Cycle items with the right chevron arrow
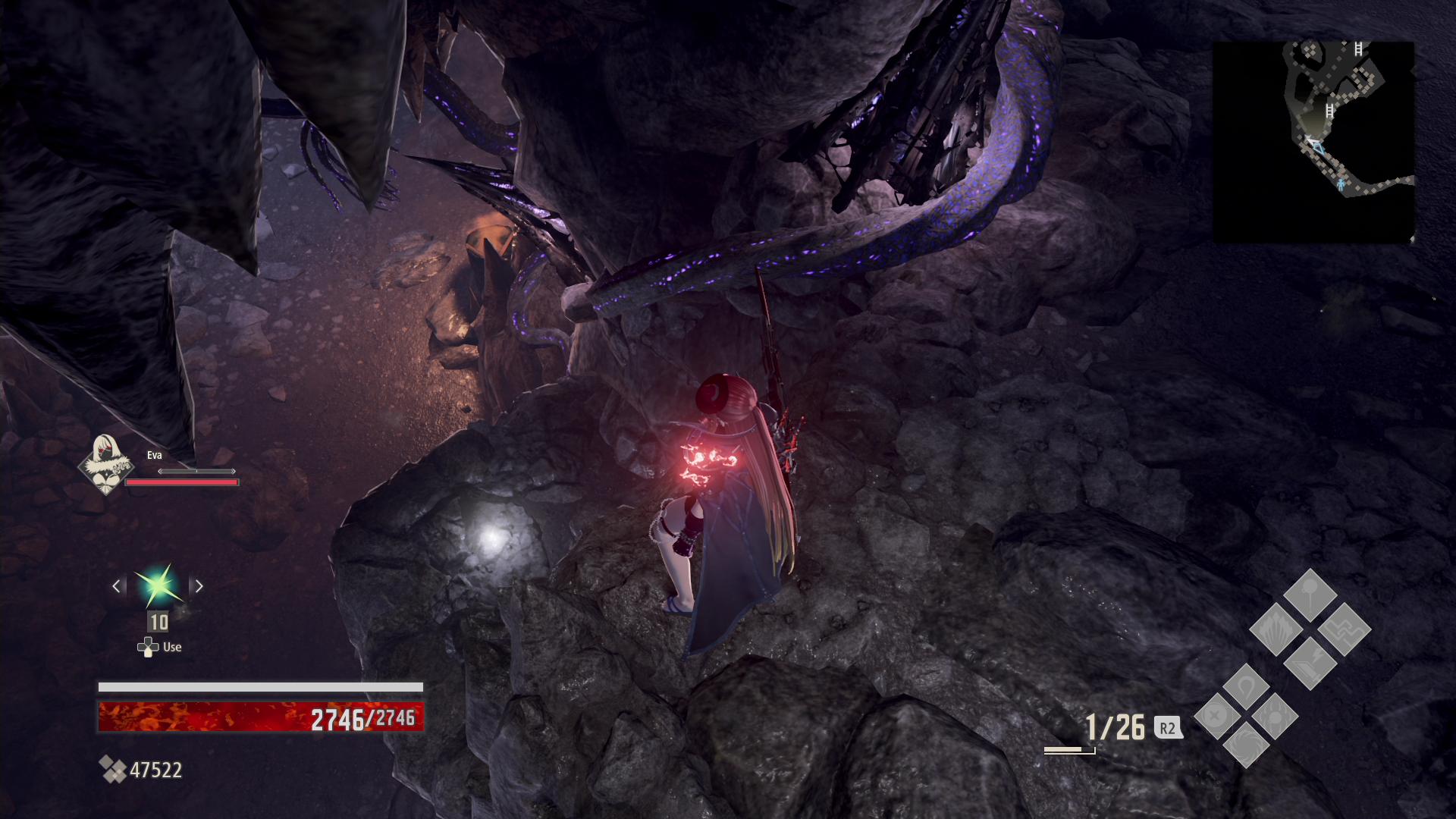Screen dimensions: 1456x819 199,585
